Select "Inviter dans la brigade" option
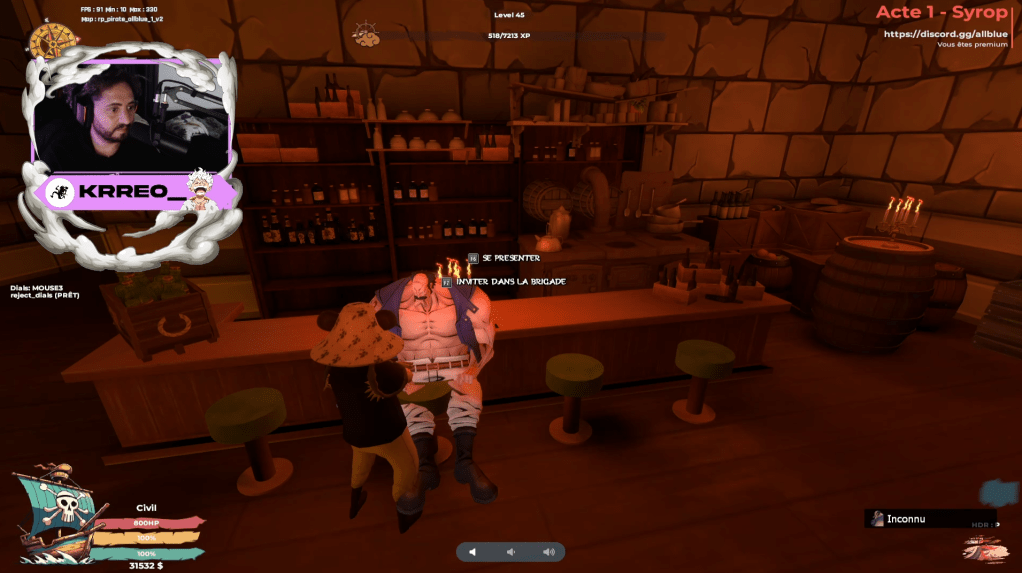The width and height of the screenshot is (1022, 573). coord(509,282)
